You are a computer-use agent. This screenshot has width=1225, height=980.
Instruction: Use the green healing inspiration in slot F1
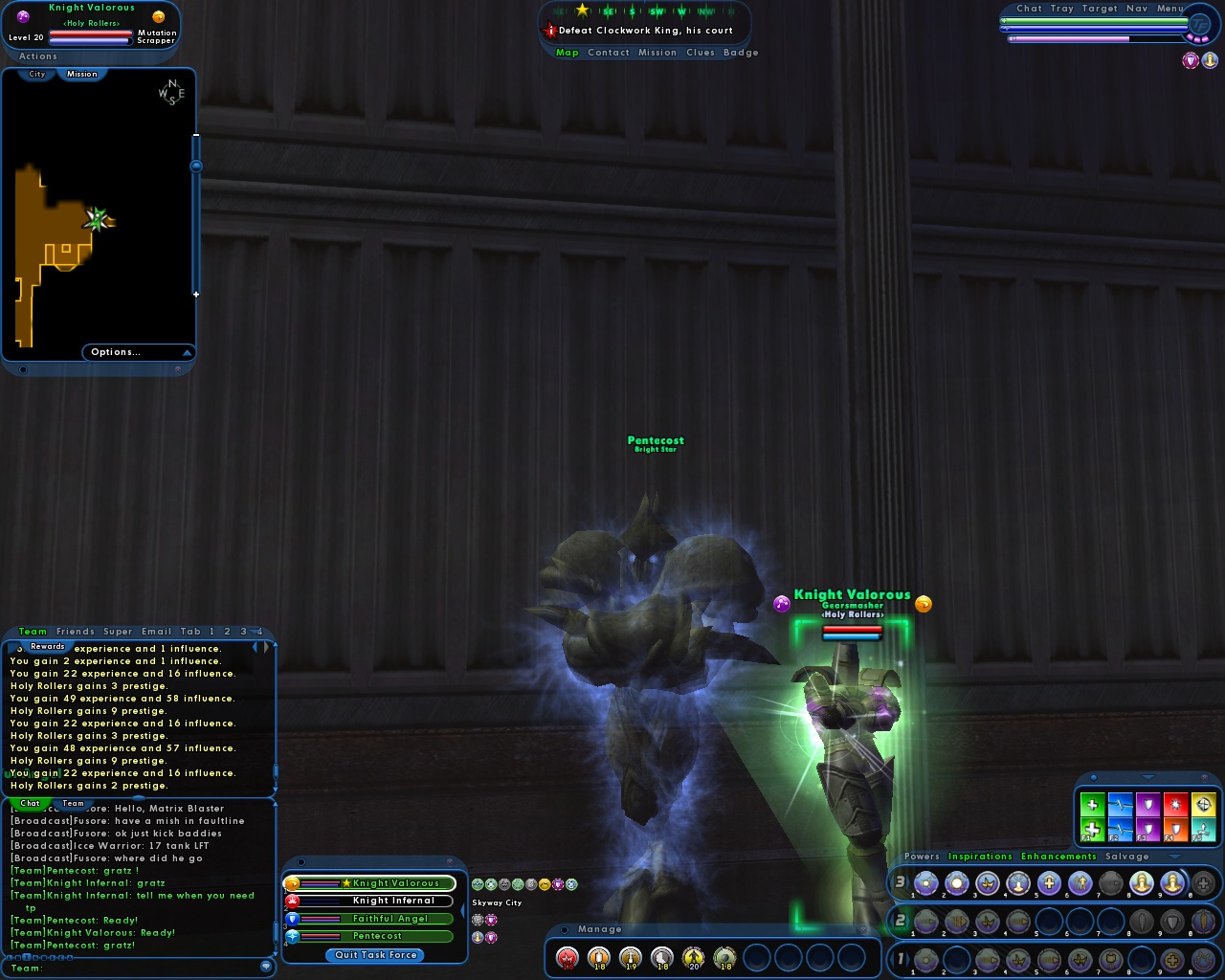tap(1092, 830)
